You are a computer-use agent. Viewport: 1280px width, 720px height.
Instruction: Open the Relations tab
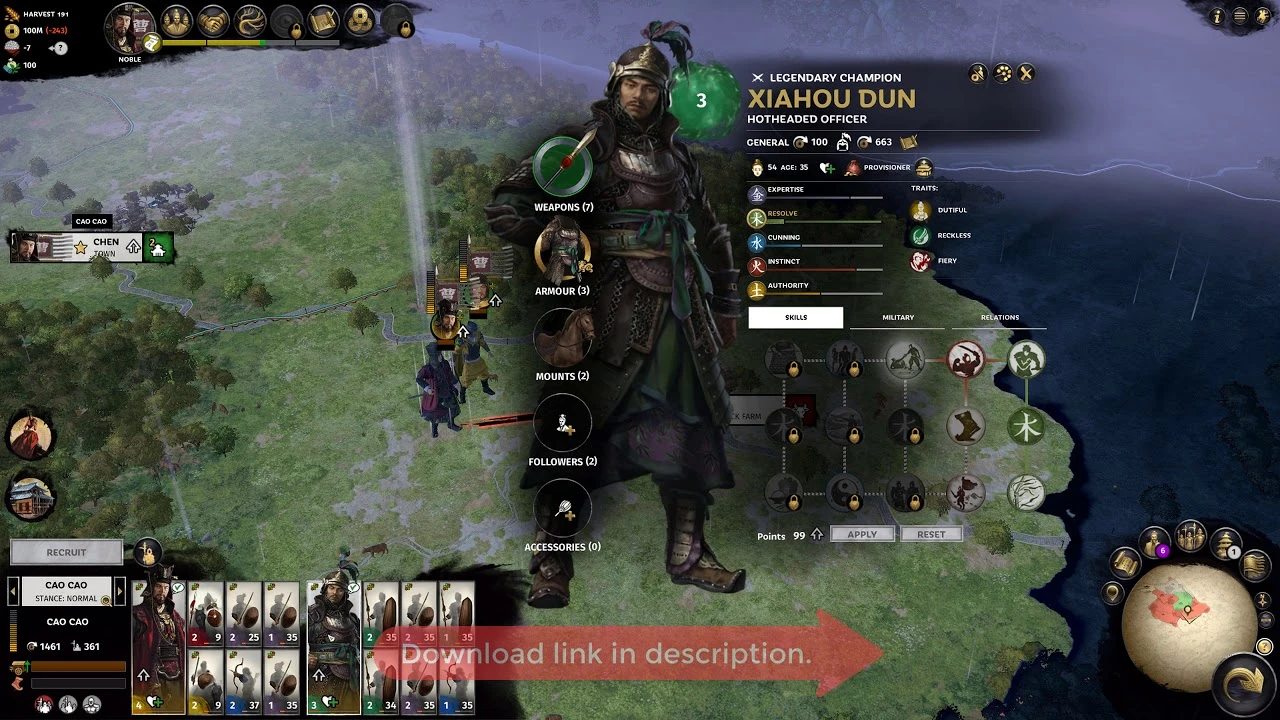pyautogui.click(x=999, y=317)
